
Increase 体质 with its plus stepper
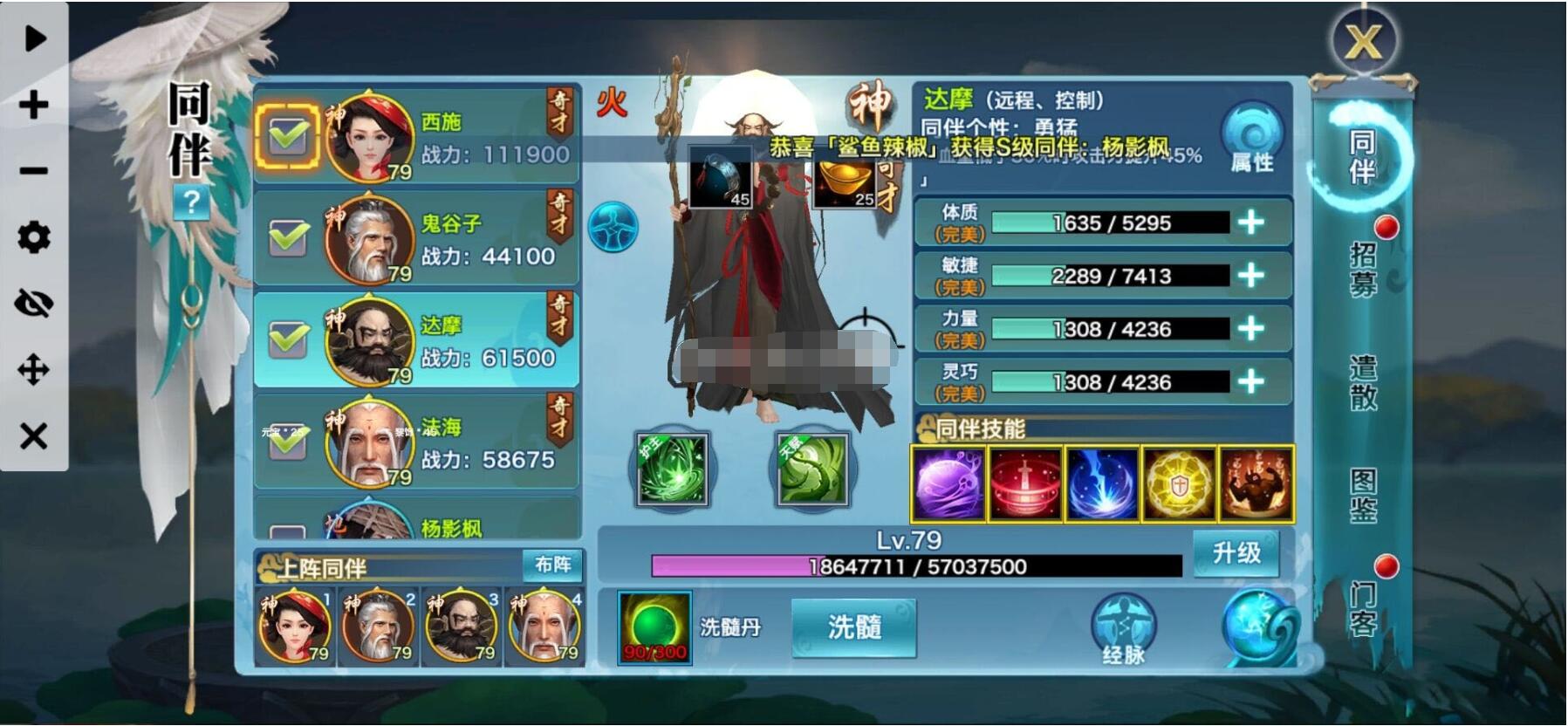(x=1250, y=223)
